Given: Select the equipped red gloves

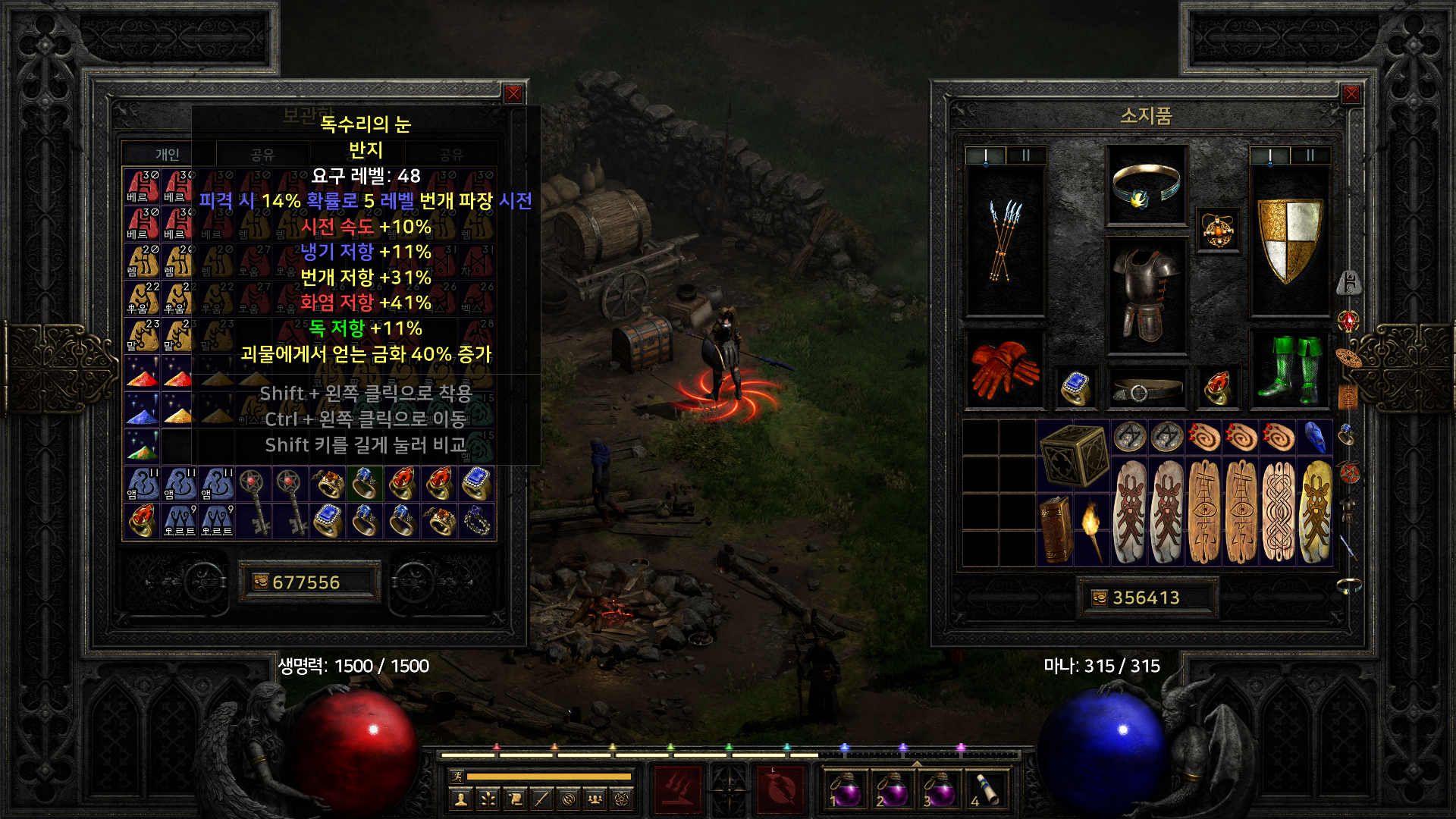Looking at the screenshot, I should [1004, 369].
